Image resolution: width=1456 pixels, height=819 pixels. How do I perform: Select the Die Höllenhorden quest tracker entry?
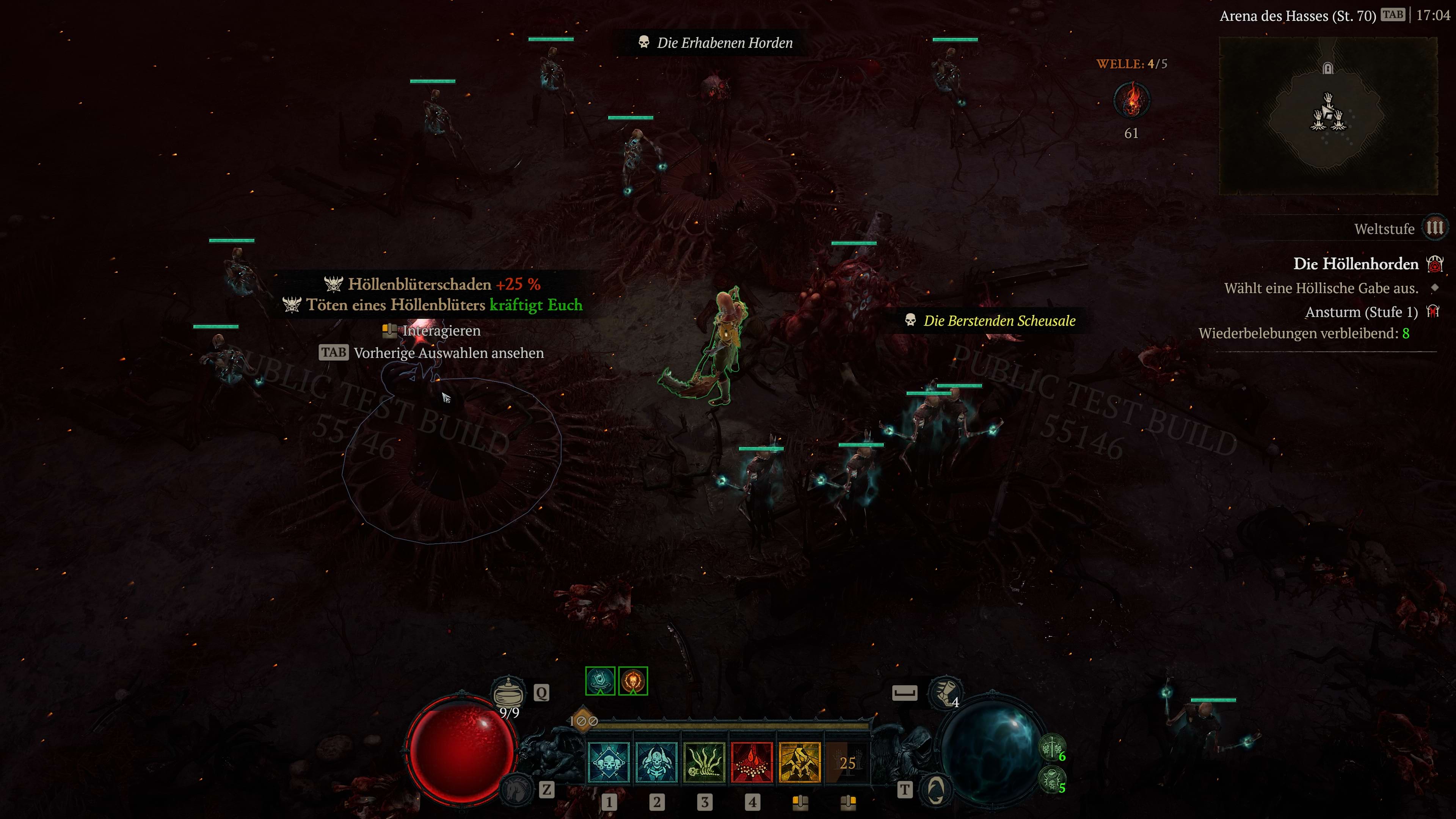[x=1356, y=264]
